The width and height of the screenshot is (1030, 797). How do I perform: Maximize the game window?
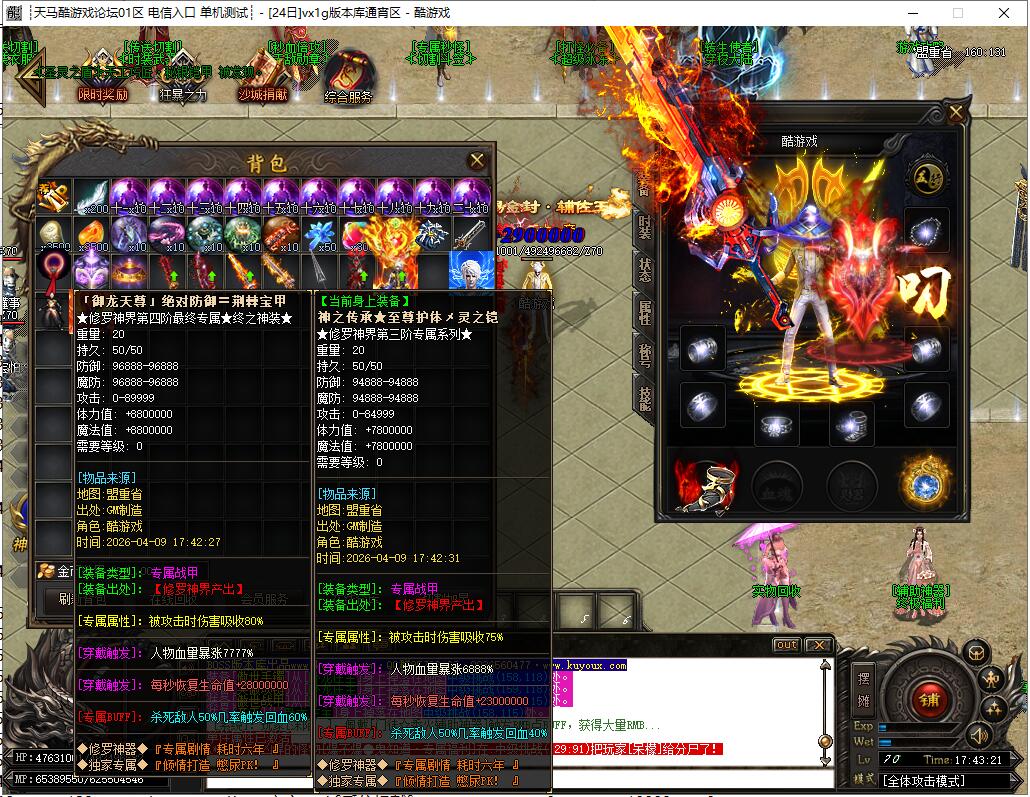957,13
